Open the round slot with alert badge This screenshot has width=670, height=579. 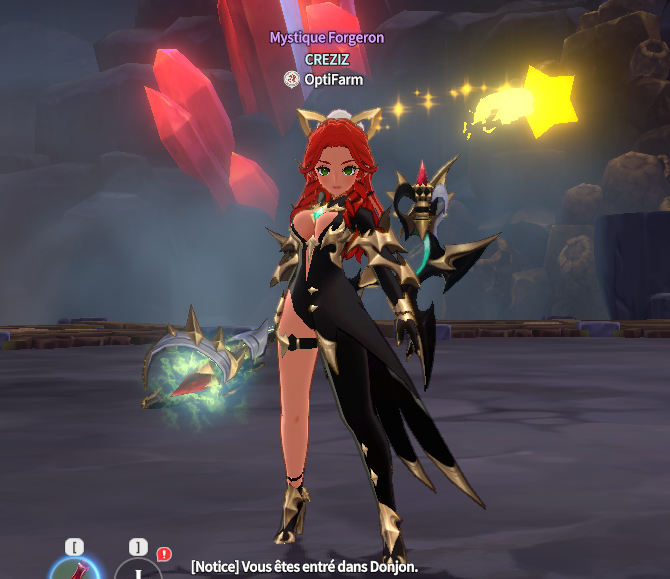click(x=138, y=571)
